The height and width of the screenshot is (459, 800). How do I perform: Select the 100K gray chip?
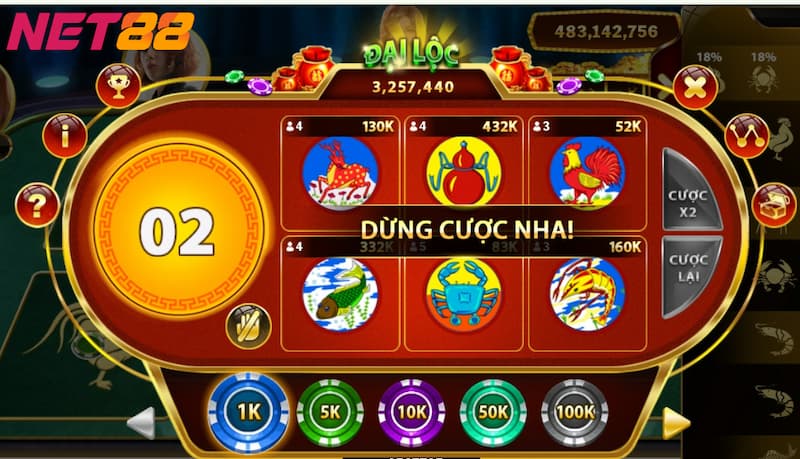575,412
